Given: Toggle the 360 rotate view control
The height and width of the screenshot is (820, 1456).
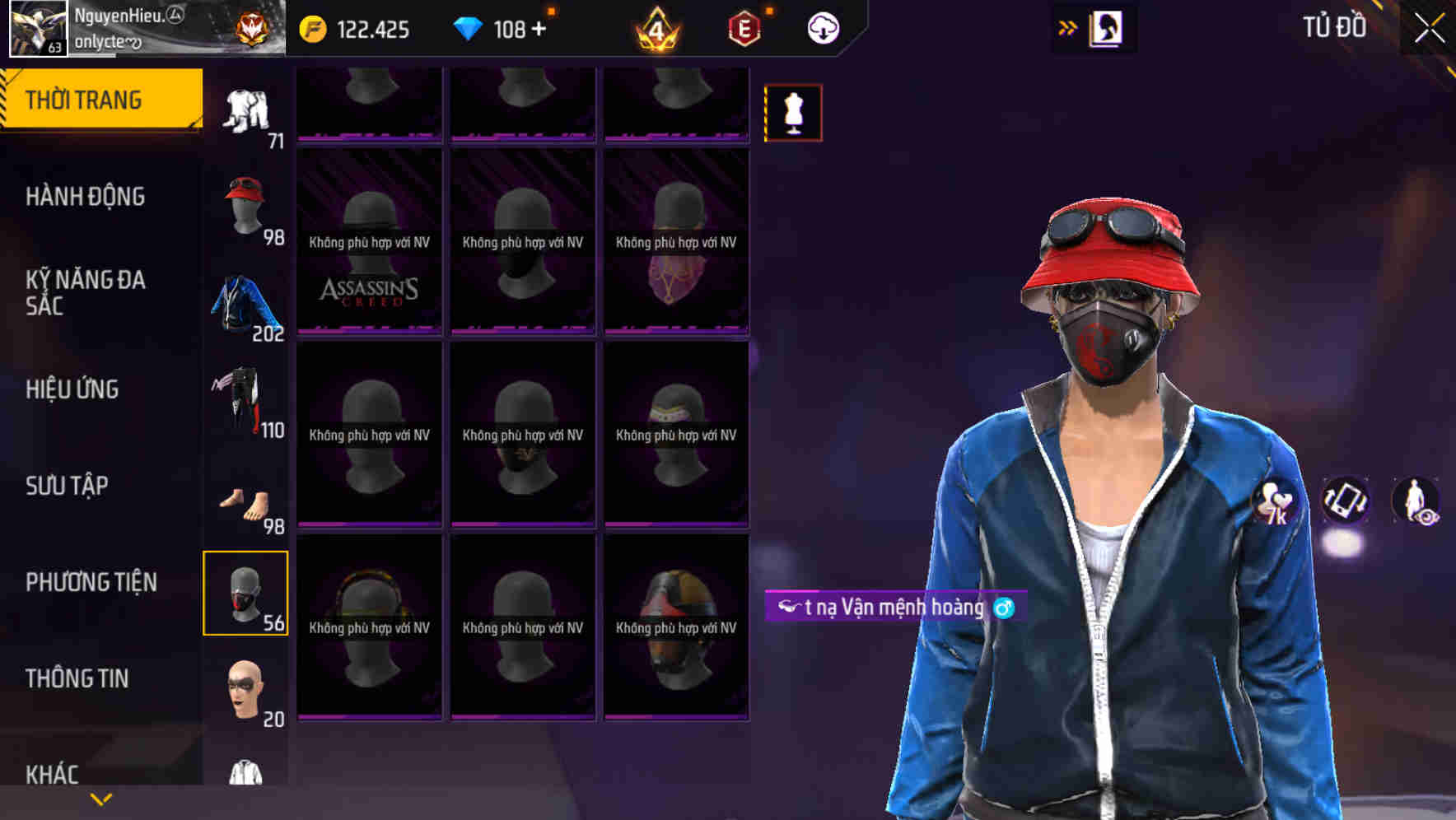Looking at the screenshot, I should click(x=1343, y=501).
